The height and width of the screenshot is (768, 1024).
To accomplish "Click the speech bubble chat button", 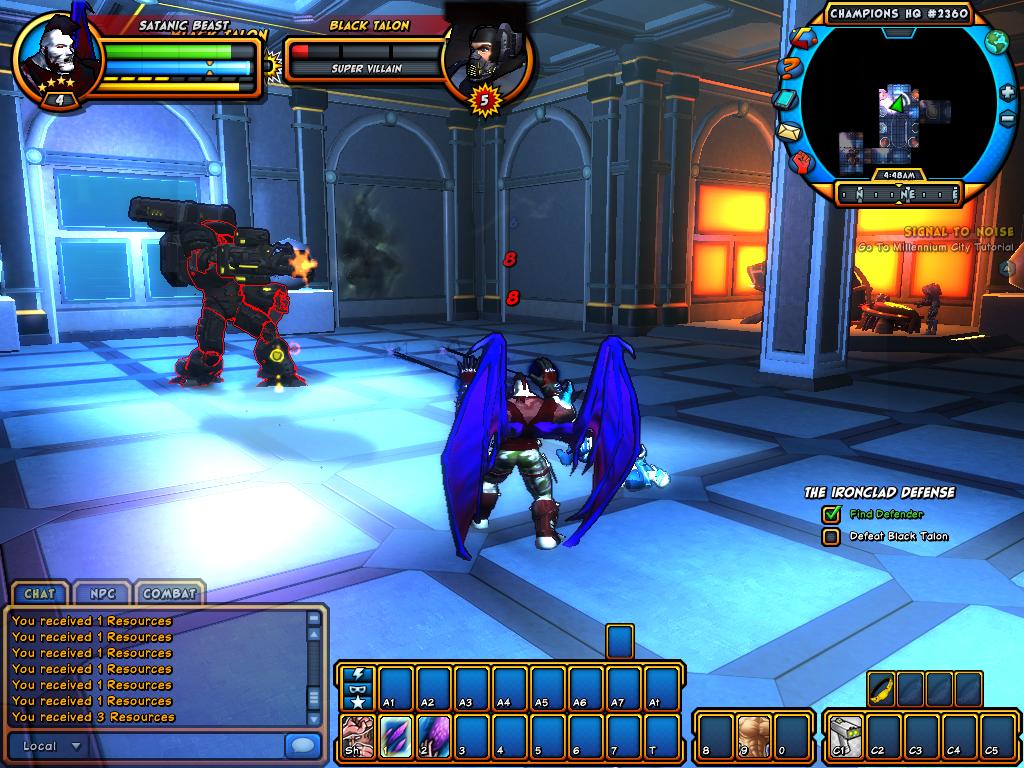I will [x=300, y=746].
